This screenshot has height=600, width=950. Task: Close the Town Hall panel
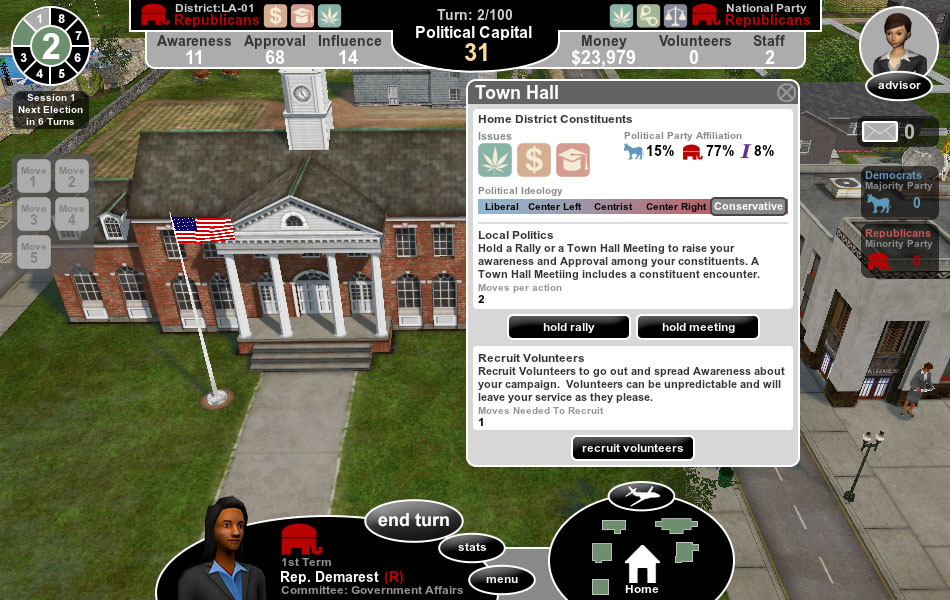point(787,93)
